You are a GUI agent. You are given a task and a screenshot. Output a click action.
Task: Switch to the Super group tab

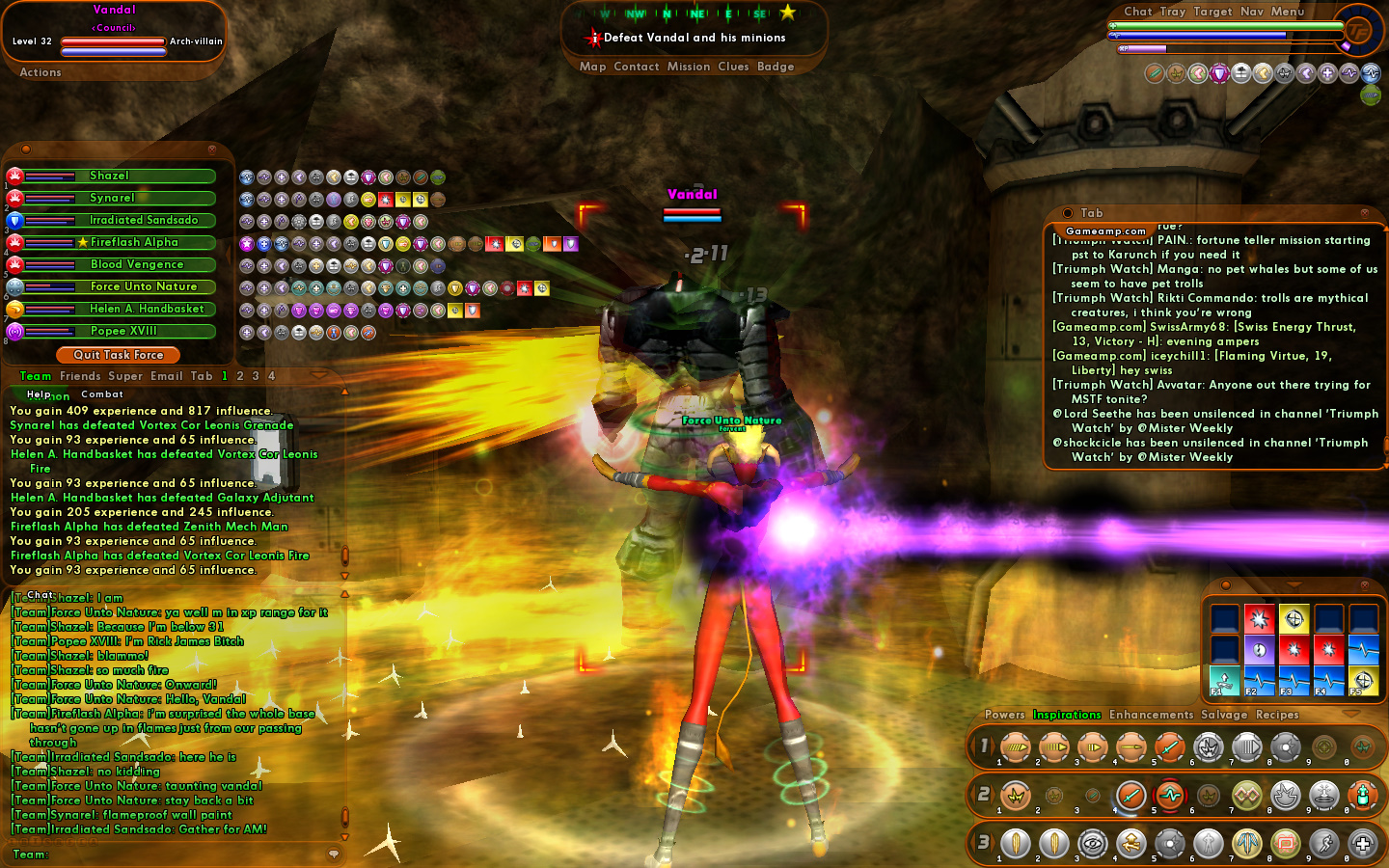[x=125, y=376]
